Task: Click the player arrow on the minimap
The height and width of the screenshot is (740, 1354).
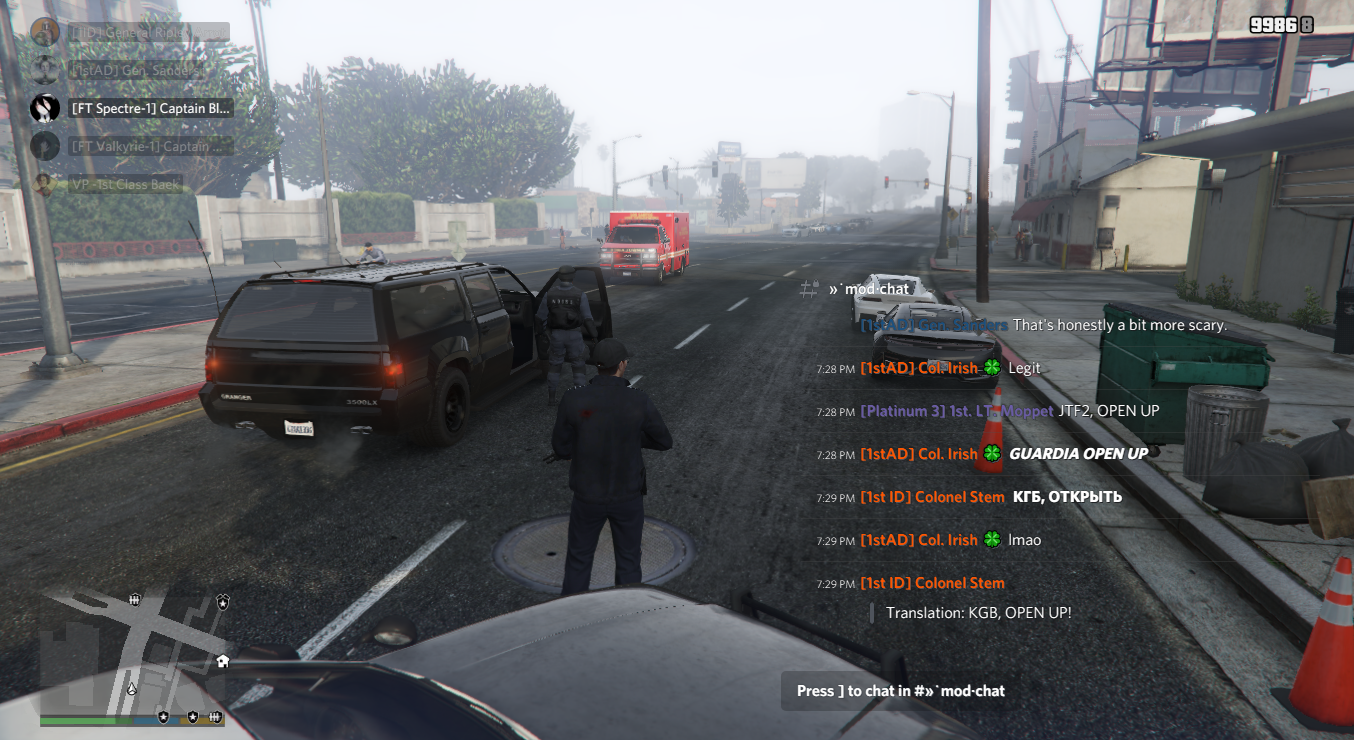Action: [132, 689]
